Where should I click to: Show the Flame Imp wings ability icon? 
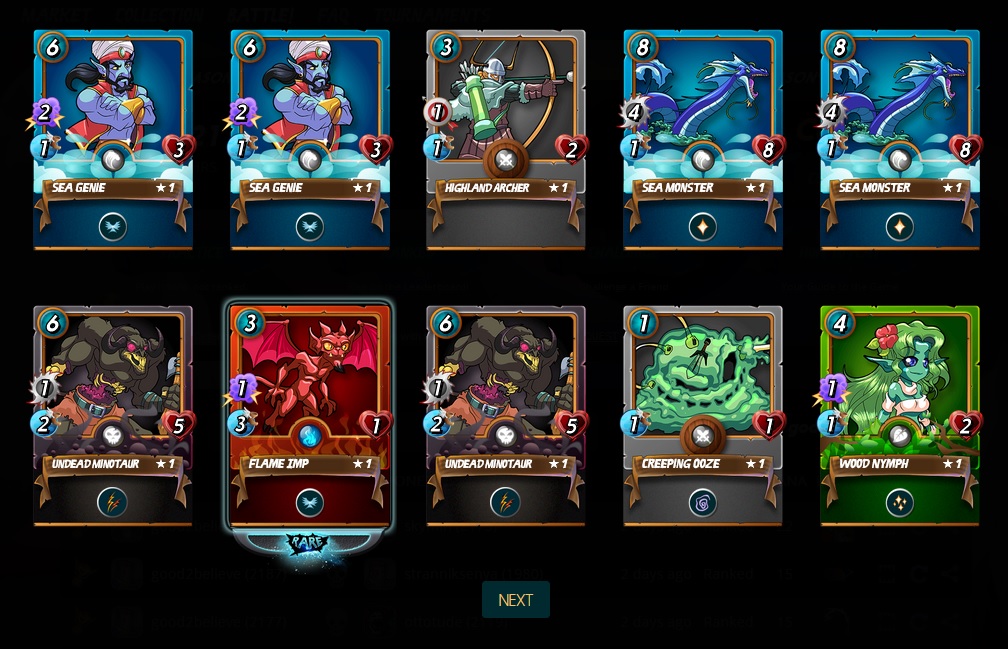(309, 502)
